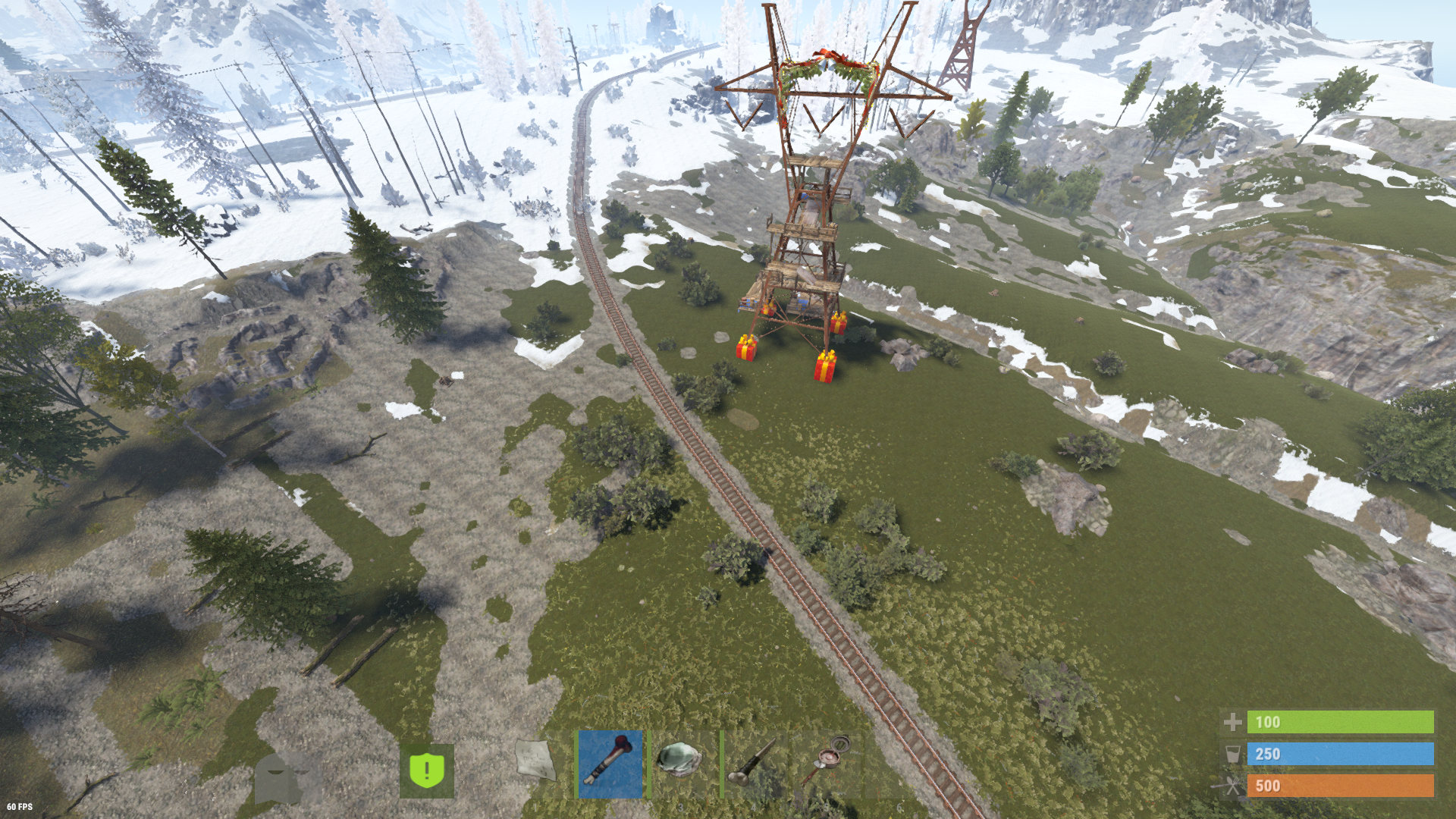Click the green shield warning icon
The image size is (1456, 819).
(x=427, y=770)
